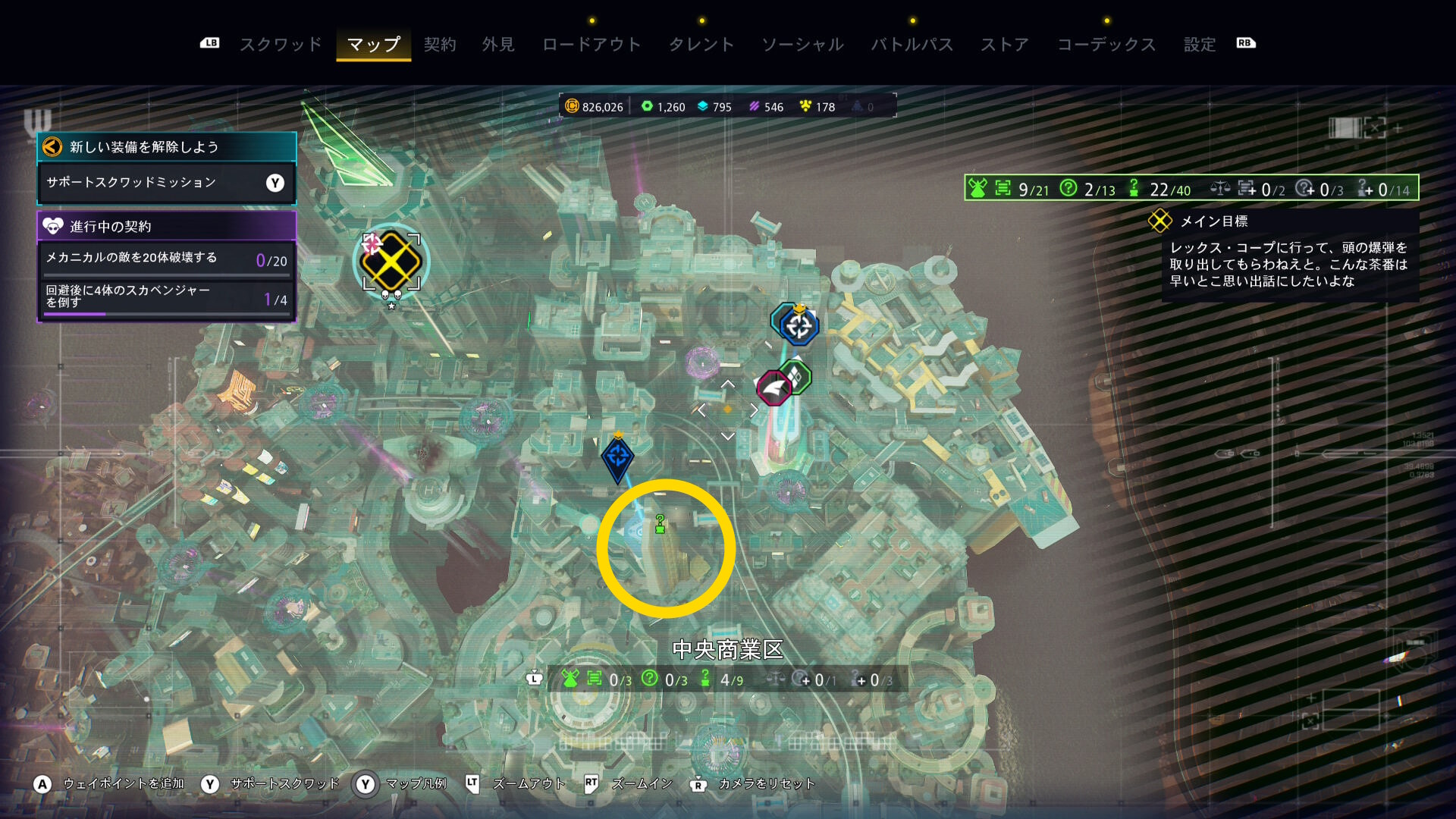1456x819 pixels.
Task: Switch to the コーデックス tab
Action: [1106, 45]
